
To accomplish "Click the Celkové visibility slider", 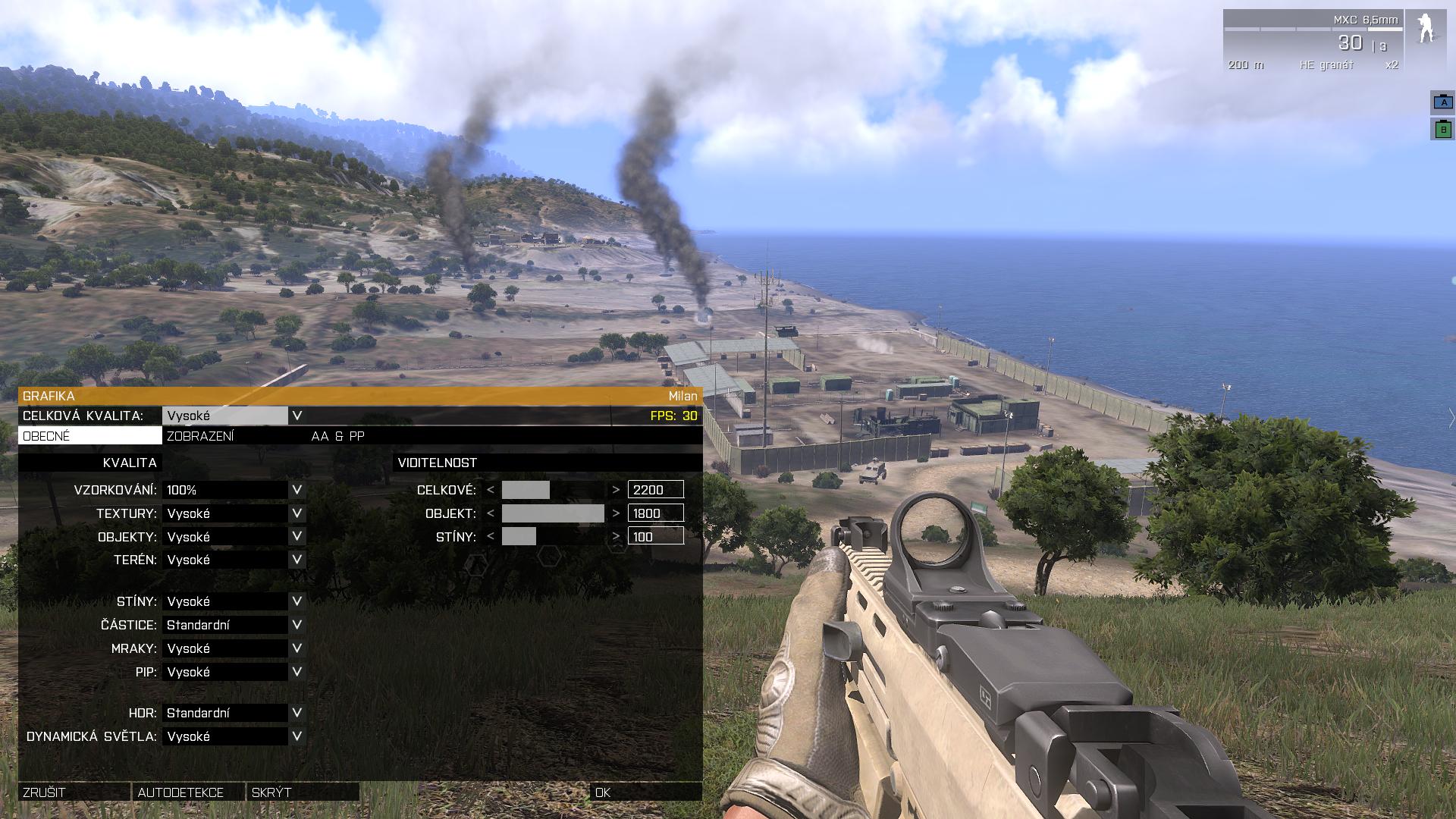I will pos(553,490).
